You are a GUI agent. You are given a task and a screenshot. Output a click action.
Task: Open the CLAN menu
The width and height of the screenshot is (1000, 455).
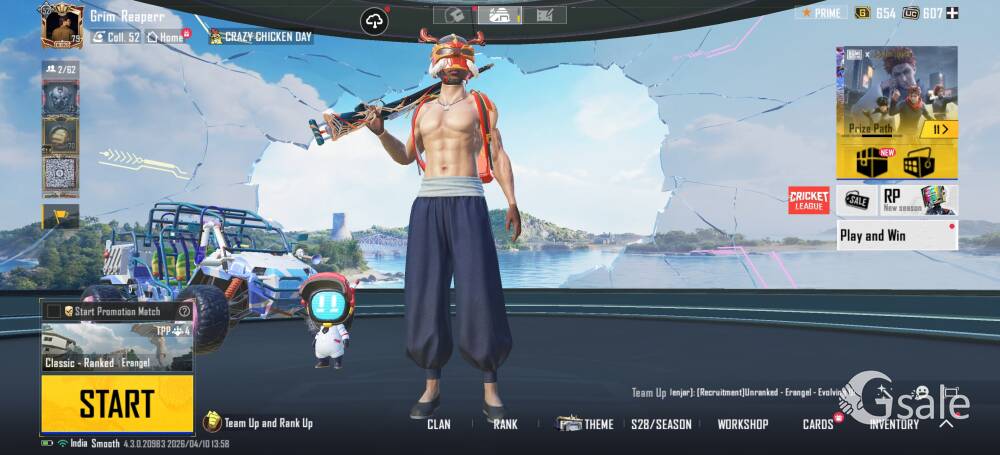point(438,424)
